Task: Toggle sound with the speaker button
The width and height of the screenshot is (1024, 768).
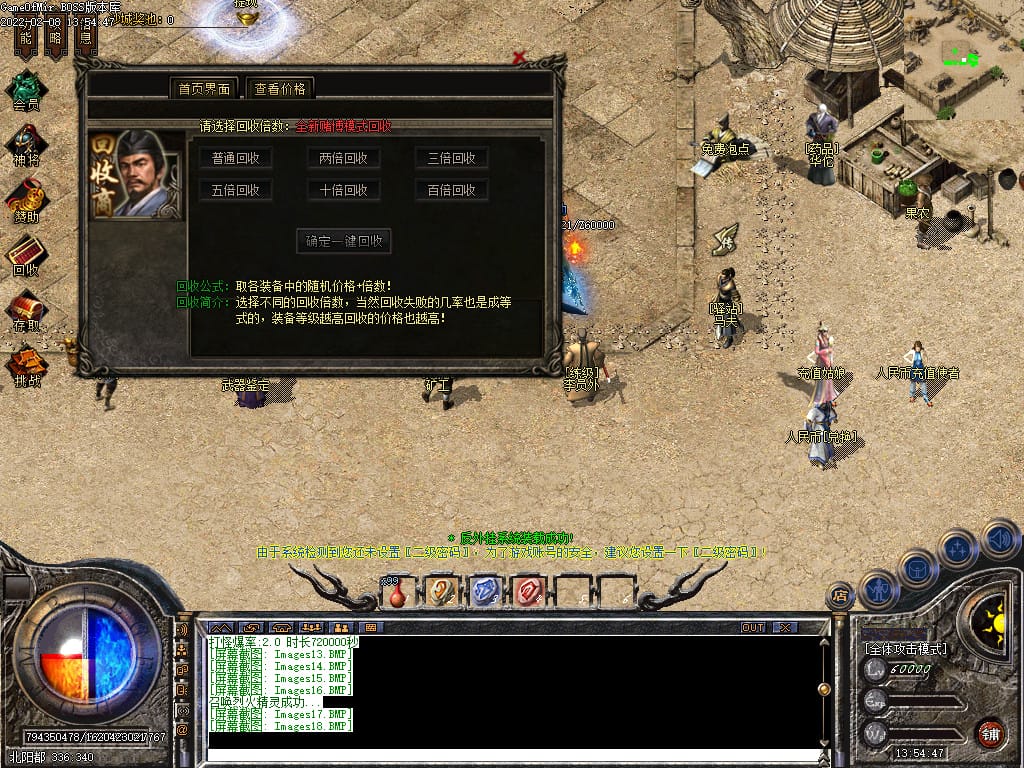Action: [1000, 538]
